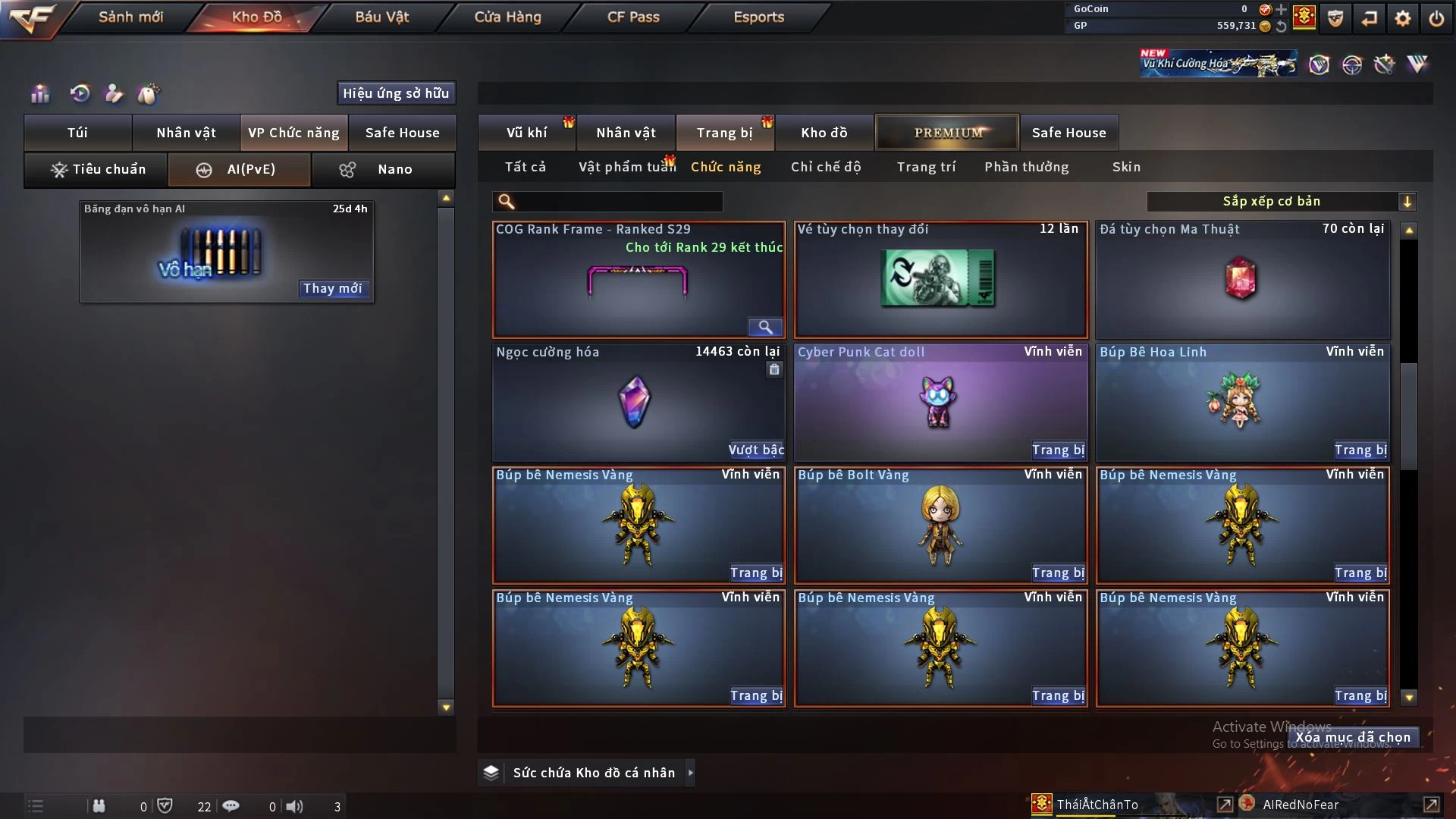Switch to the Vũ khí tab
Viewport: 1456px width, 819px height.
click(x=526, y=133)
